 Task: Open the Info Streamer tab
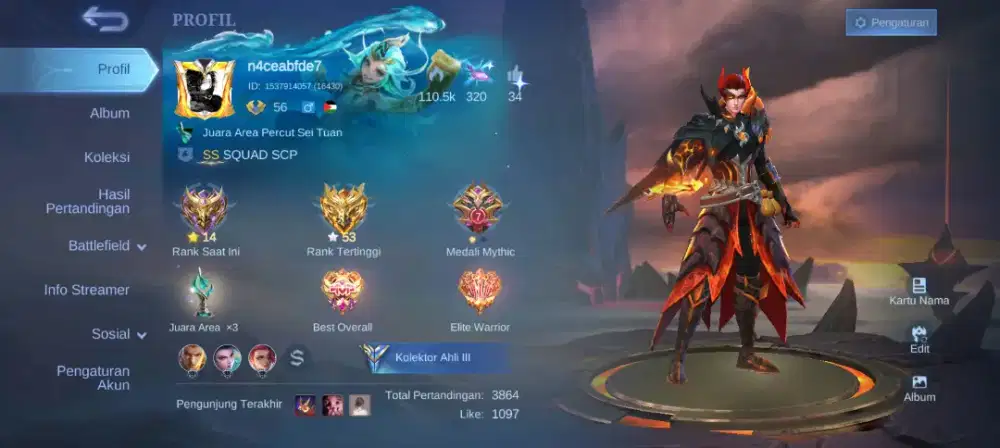pos(87,290)
